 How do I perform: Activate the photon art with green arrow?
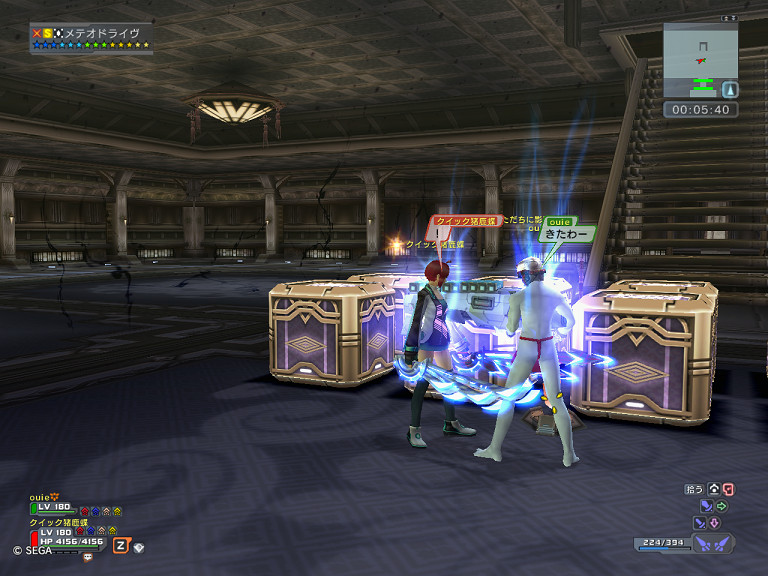[x=721, y=506]
